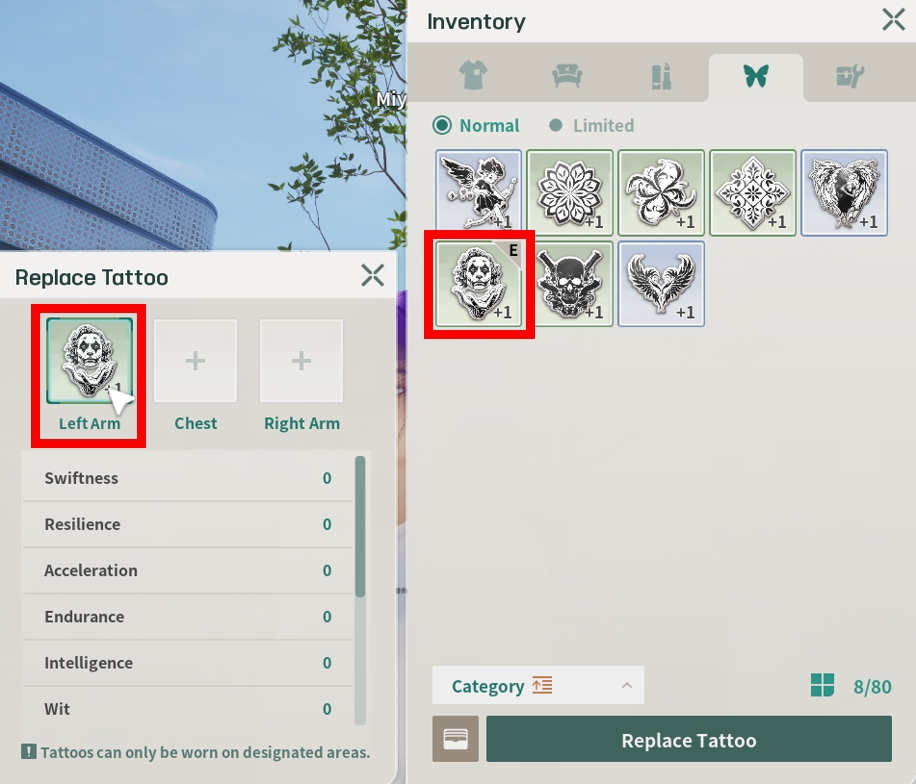Switch to the furniture sofa tab

tap(568, 77)
